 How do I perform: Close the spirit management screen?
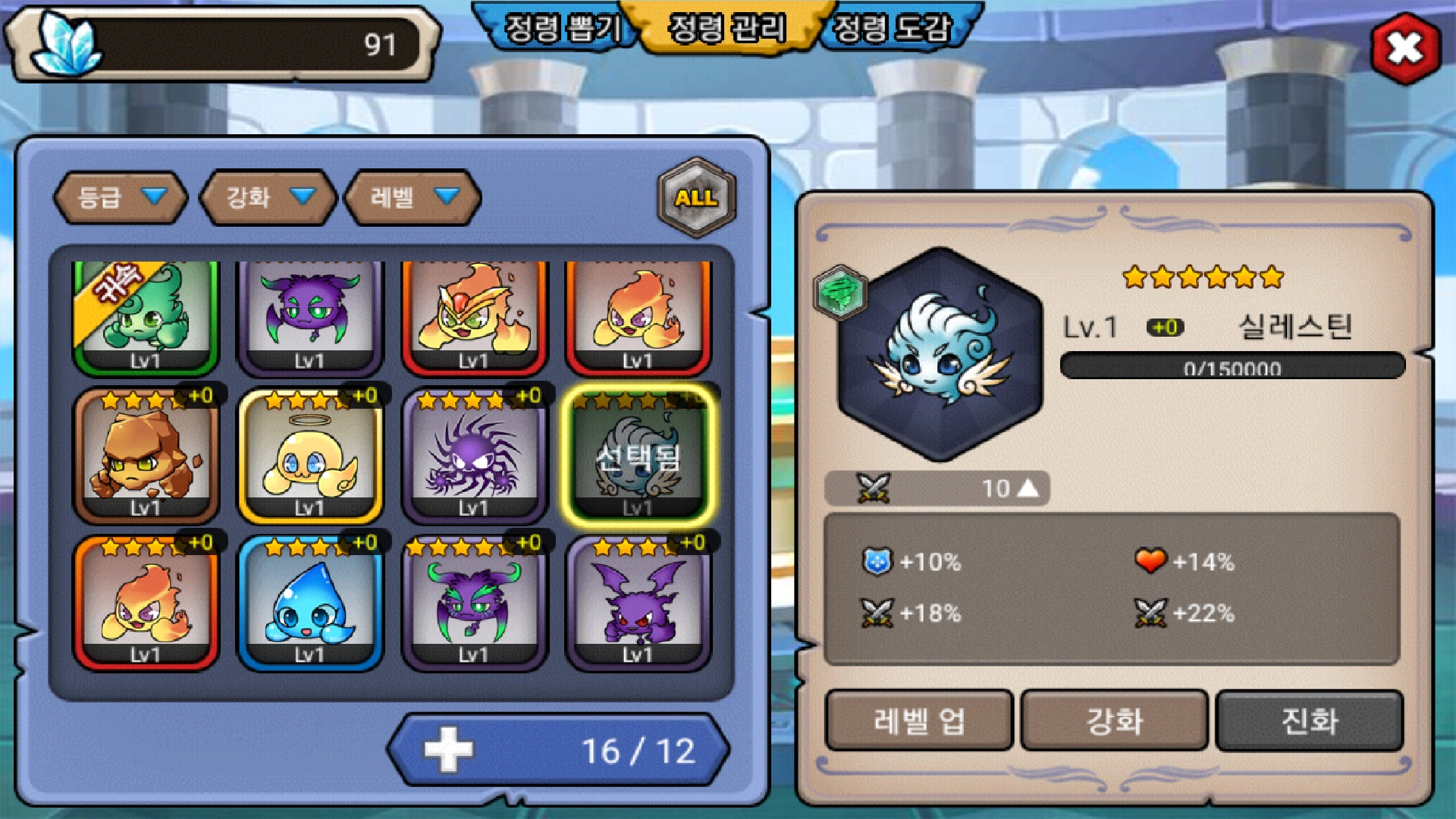click(x=1405, y=49)
